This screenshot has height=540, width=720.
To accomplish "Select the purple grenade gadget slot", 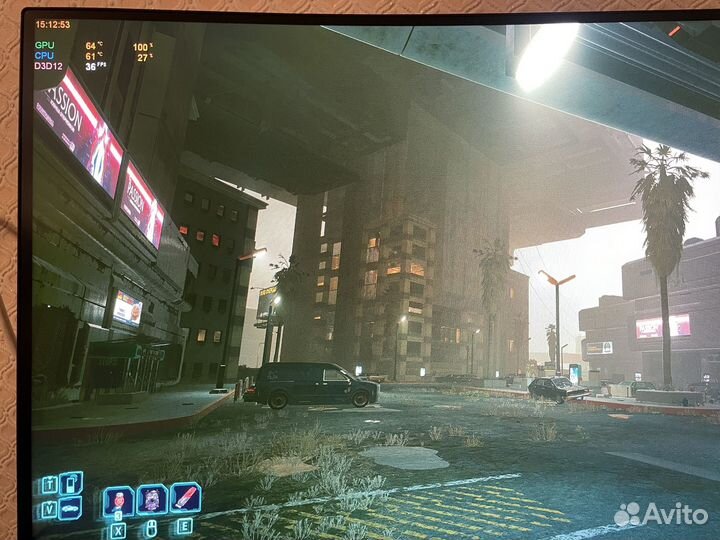I will coord(152,498).
